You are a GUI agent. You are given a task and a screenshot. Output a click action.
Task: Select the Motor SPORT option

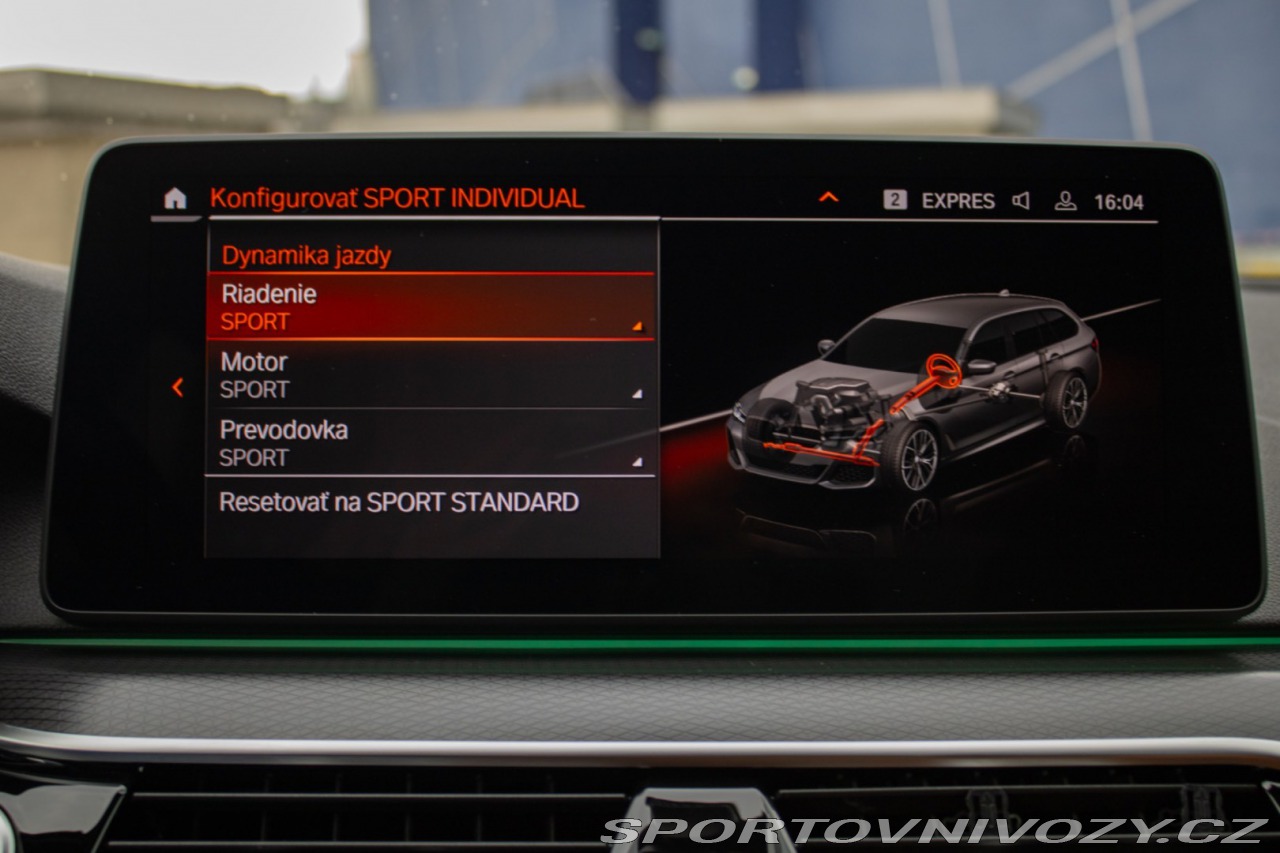click(x=430, y=375)
